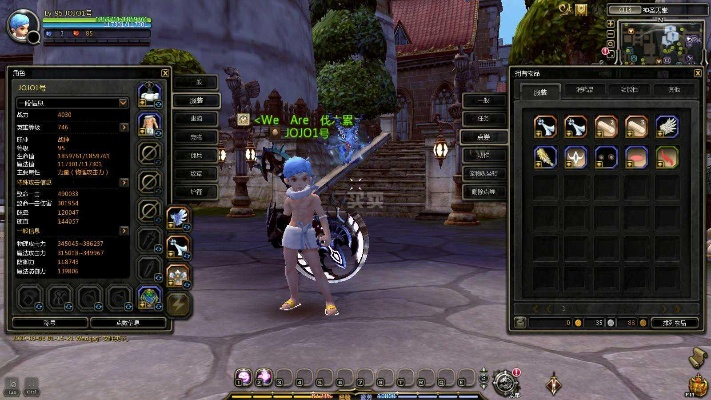Select the equipped helmet slot at top
Image resolution: width=711 pixels, height=400 pixels.
[x=150, y=95]
